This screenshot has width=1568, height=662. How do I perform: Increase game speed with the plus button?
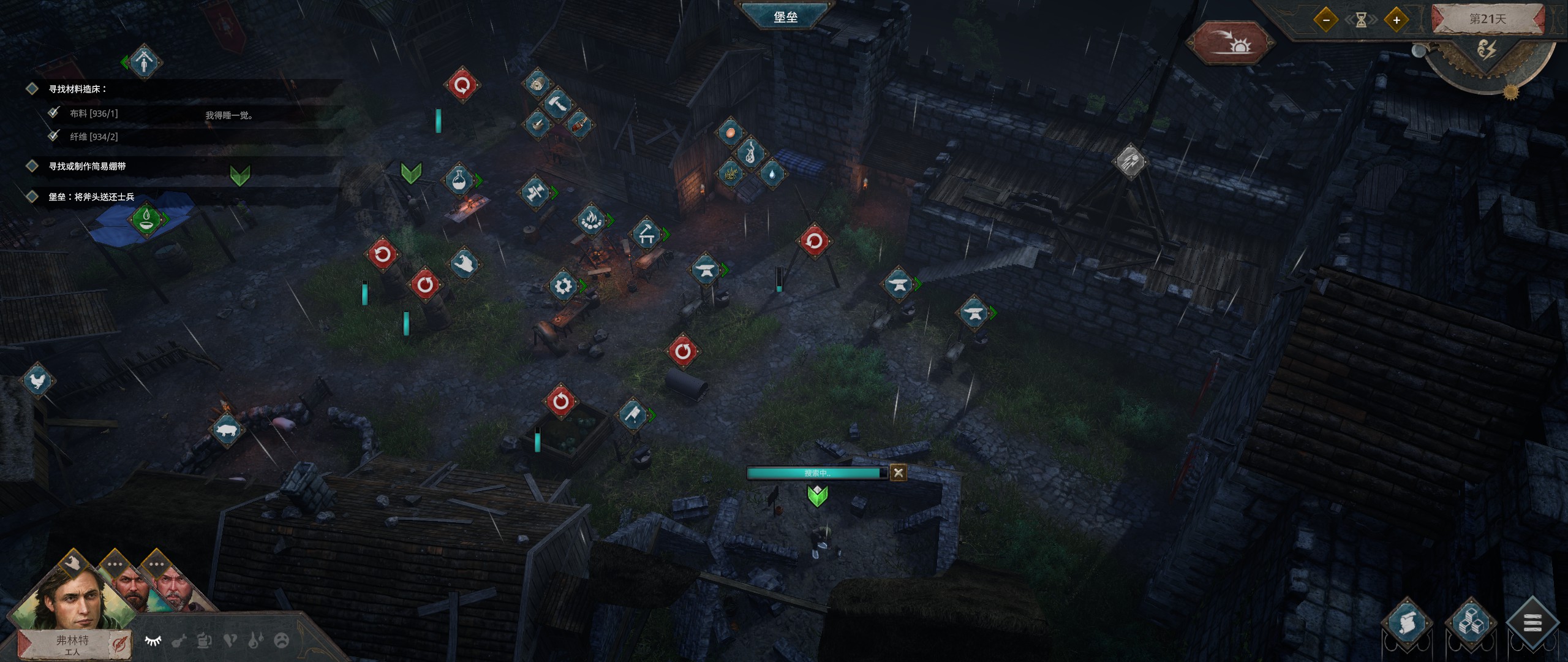pyautogui.click(x=1396, y=20)
